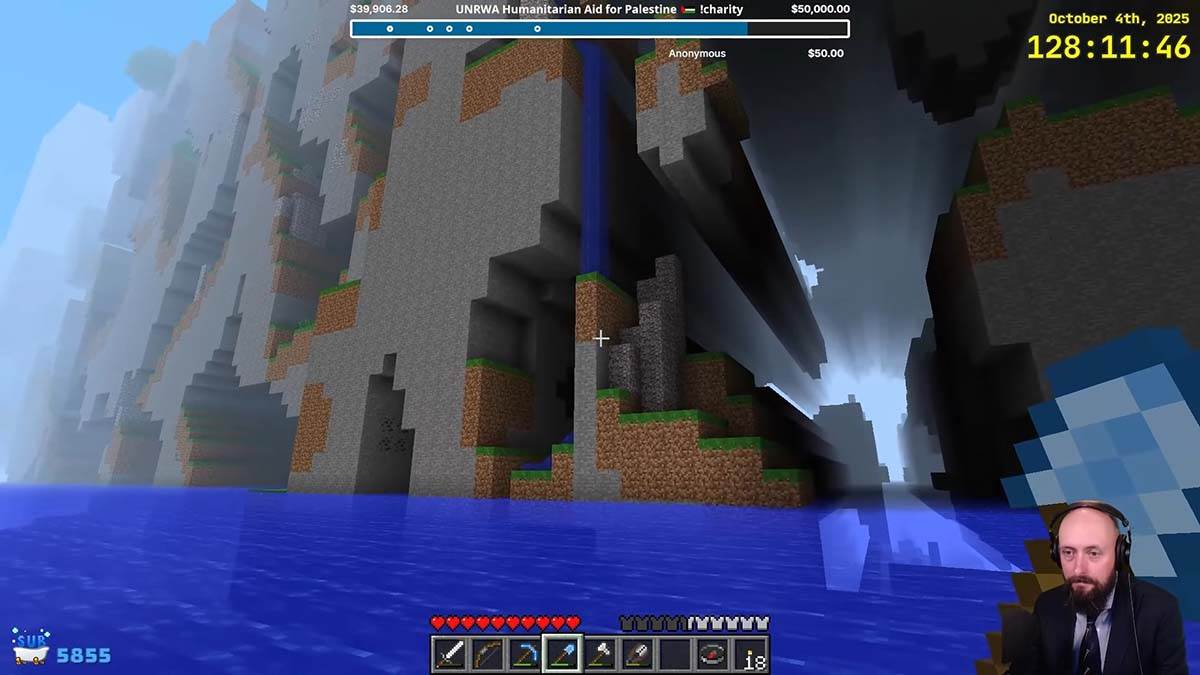Select the diamond shovel hotbar slot

pos(562,655)
